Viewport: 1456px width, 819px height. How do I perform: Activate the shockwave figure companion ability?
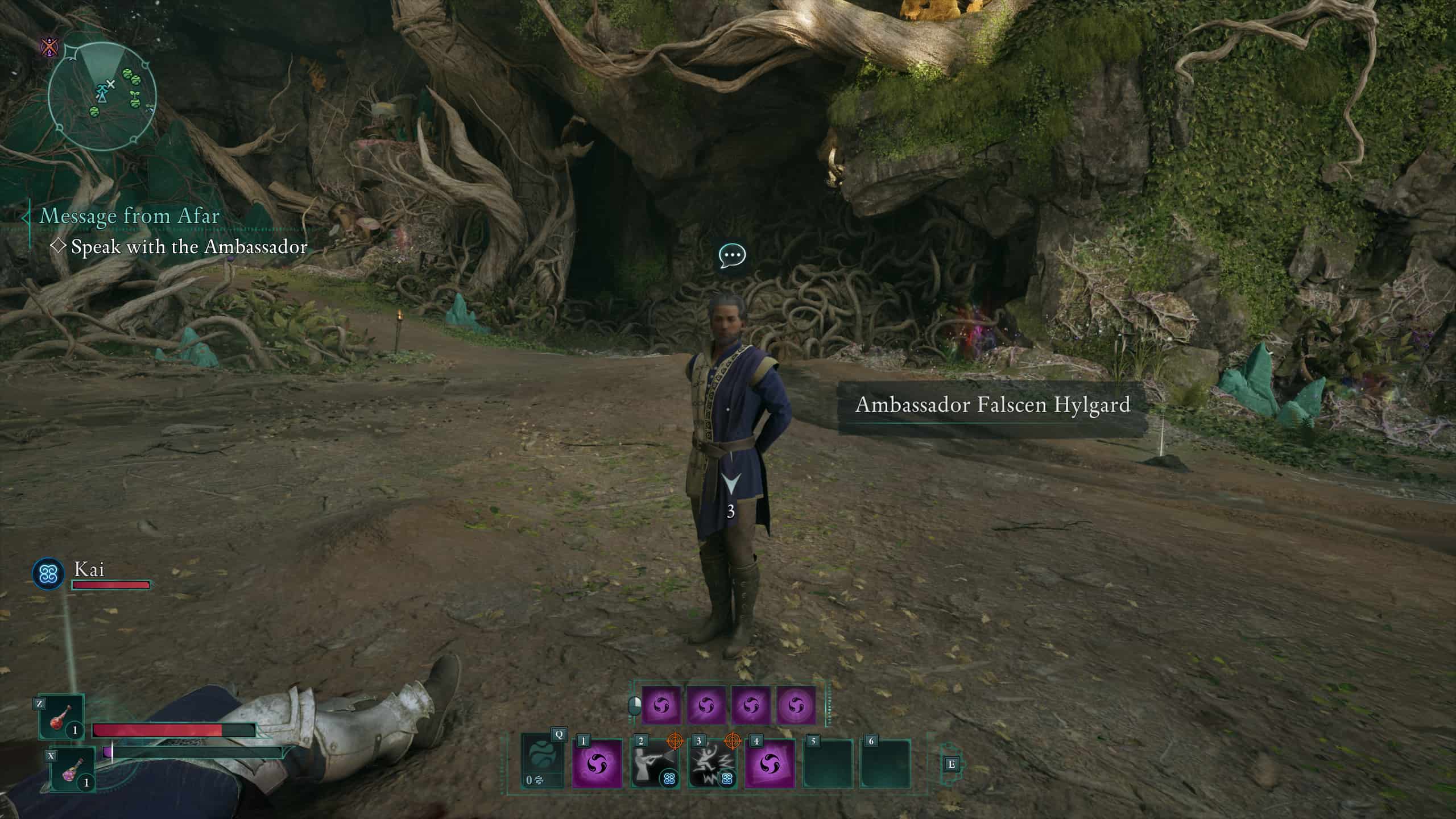[712, 763]
